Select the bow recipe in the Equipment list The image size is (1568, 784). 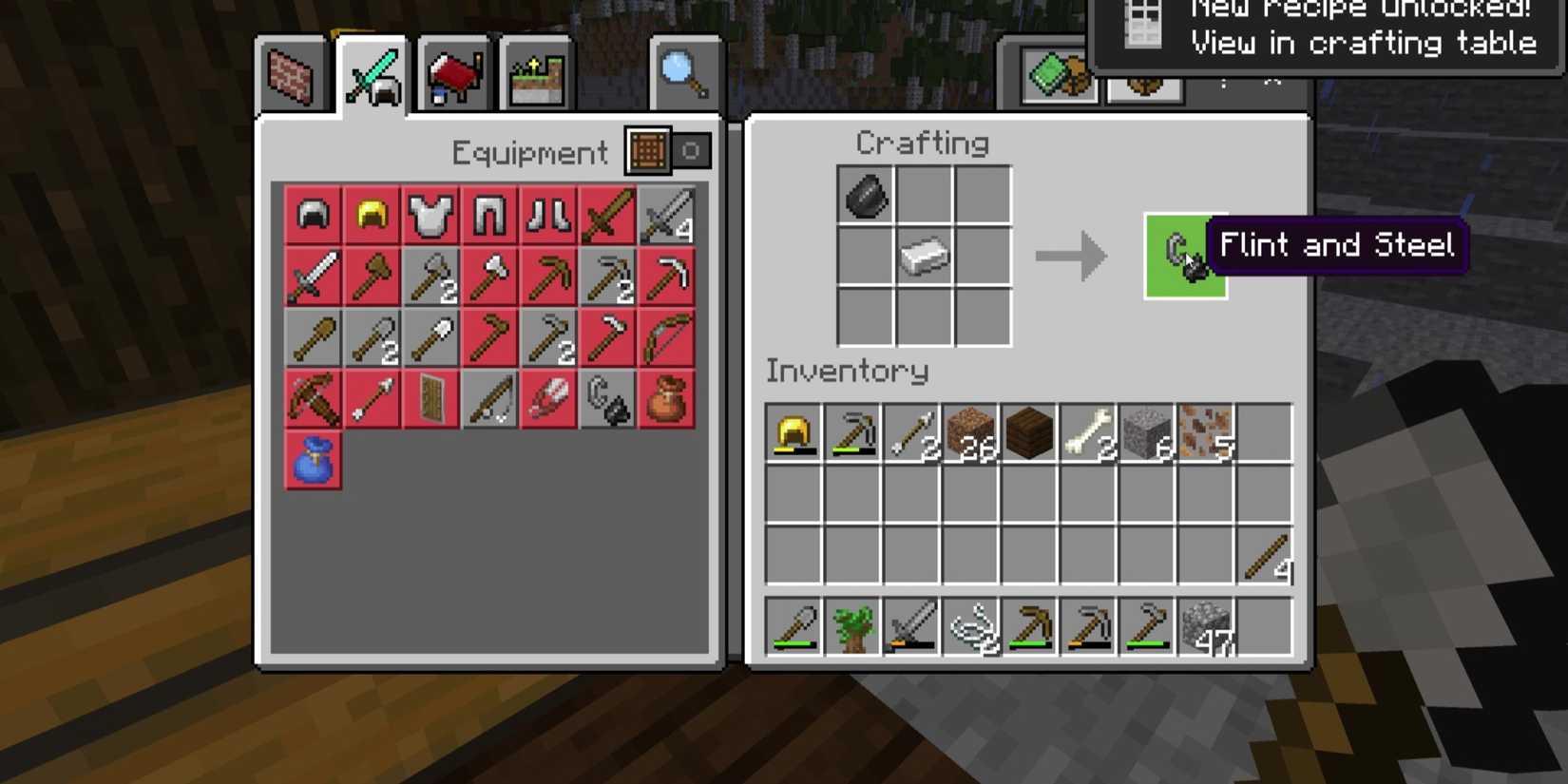(x=668, y=337)
